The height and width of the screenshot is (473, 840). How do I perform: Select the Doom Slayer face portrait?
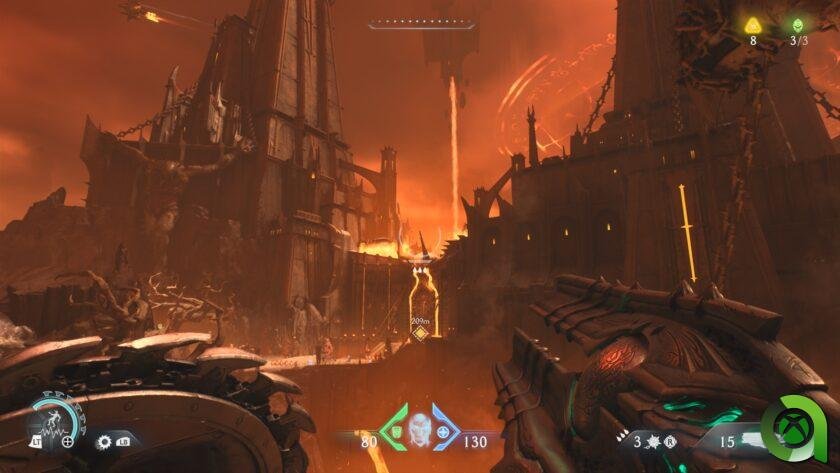pos(420,428)
